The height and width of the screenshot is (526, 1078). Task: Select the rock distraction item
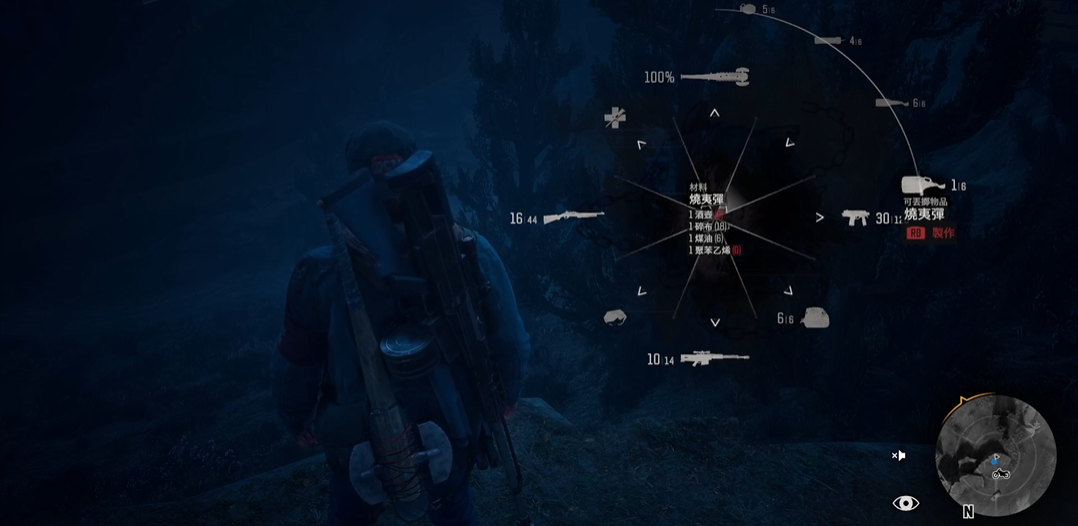click(615, 317)
